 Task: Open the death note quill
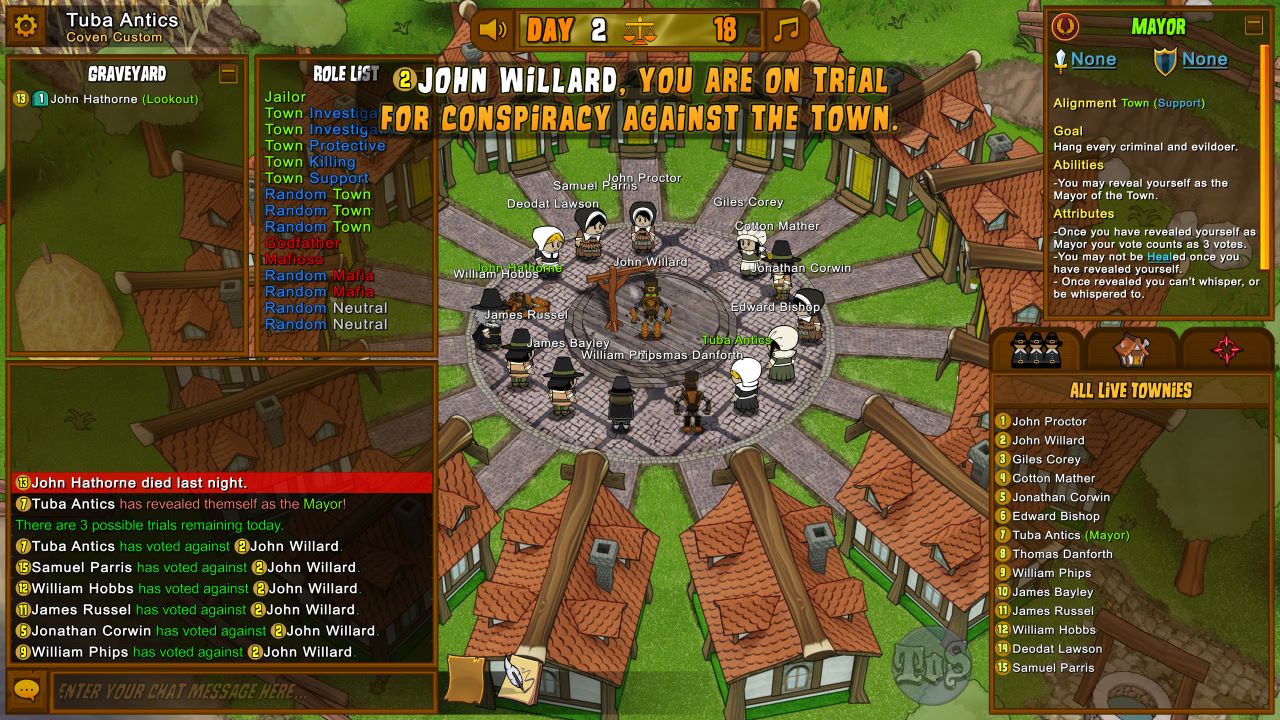tap(518, 678)
